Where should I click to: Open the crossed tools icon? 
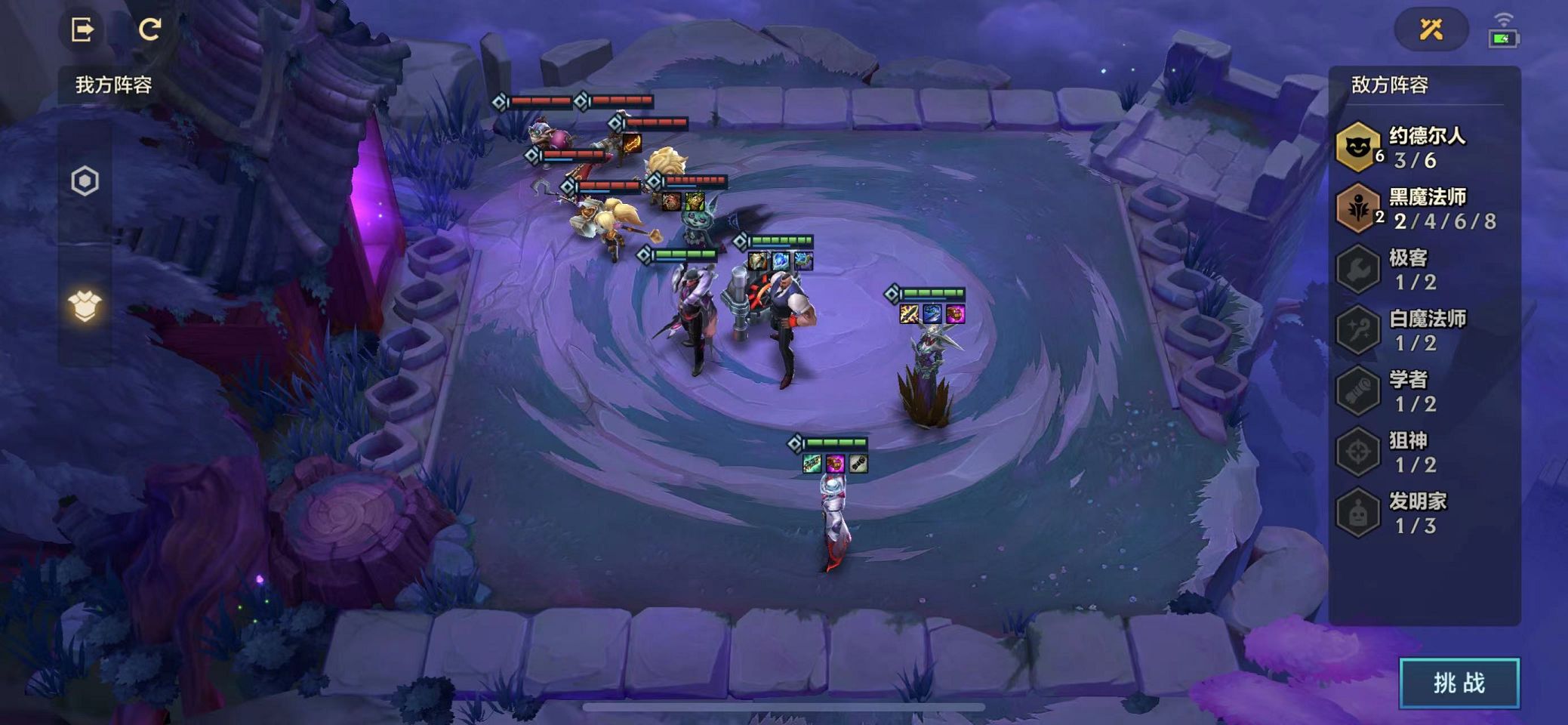coord(1431,29)
